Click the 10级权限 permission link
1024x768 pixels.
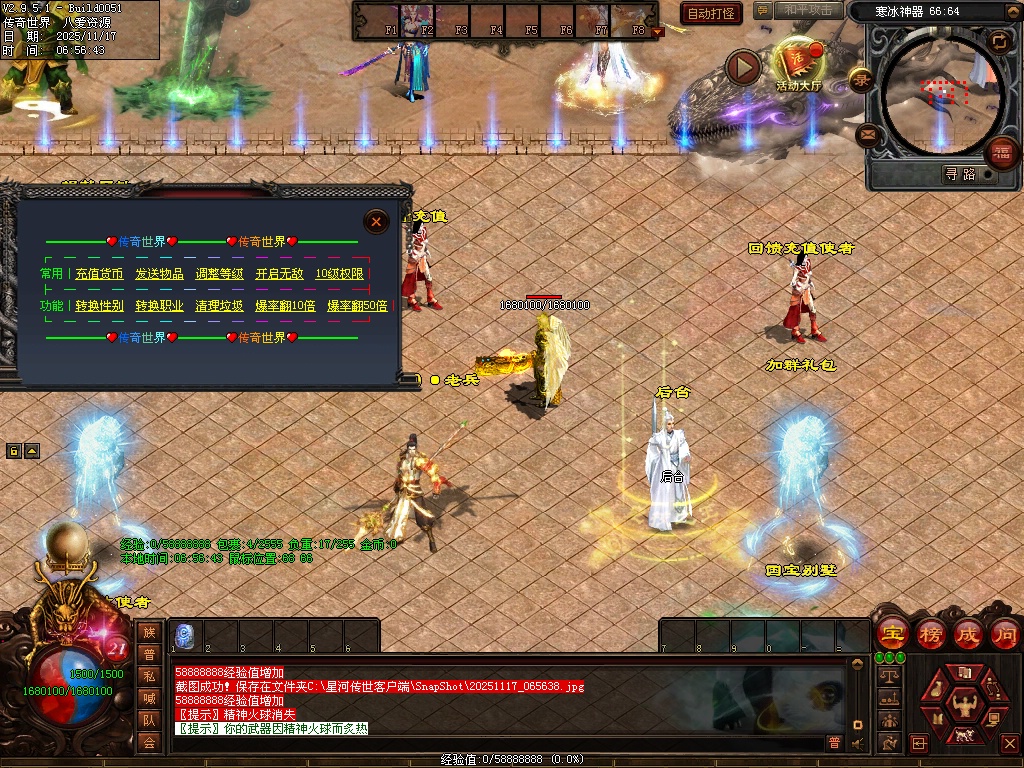[x=339, y=274]
